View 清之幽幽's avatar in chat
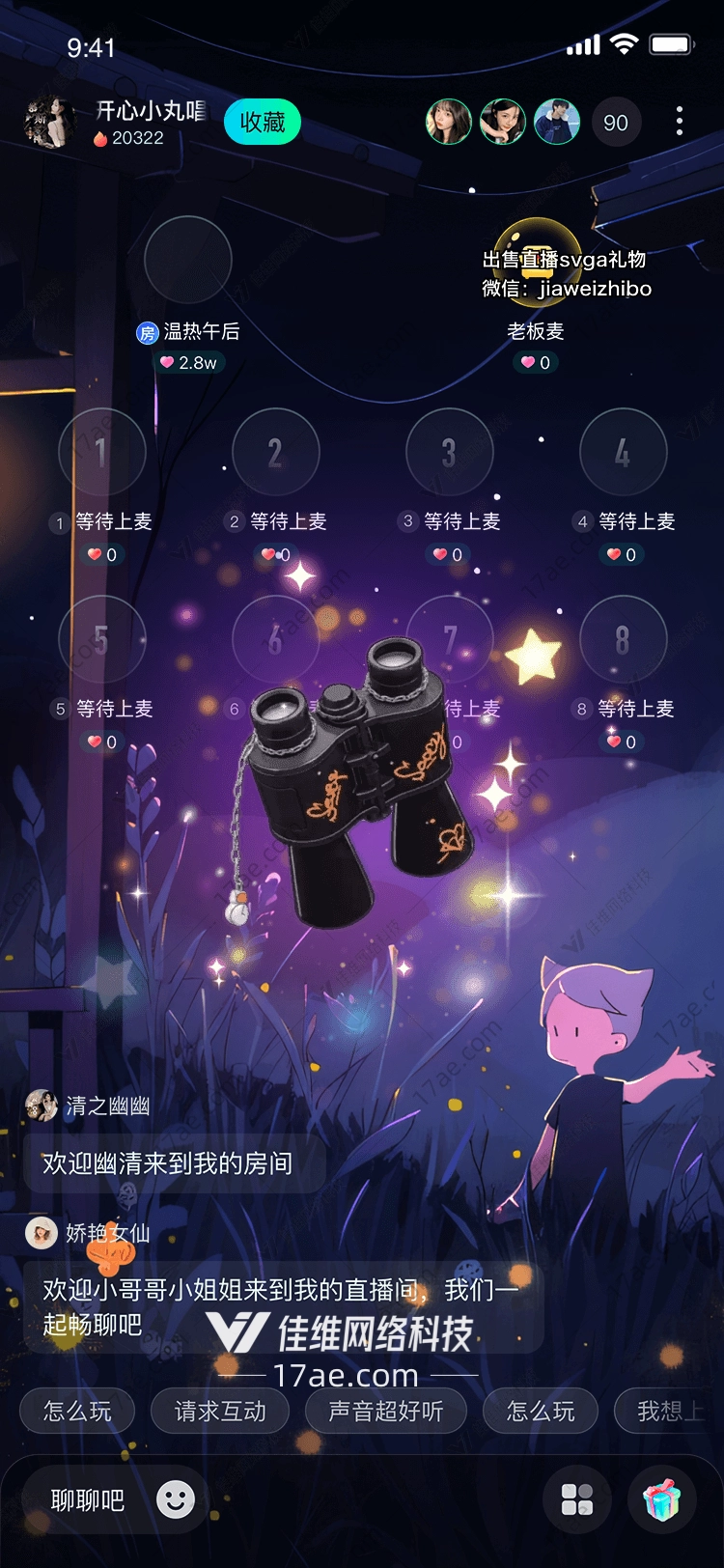 [x=42, y=1106]
